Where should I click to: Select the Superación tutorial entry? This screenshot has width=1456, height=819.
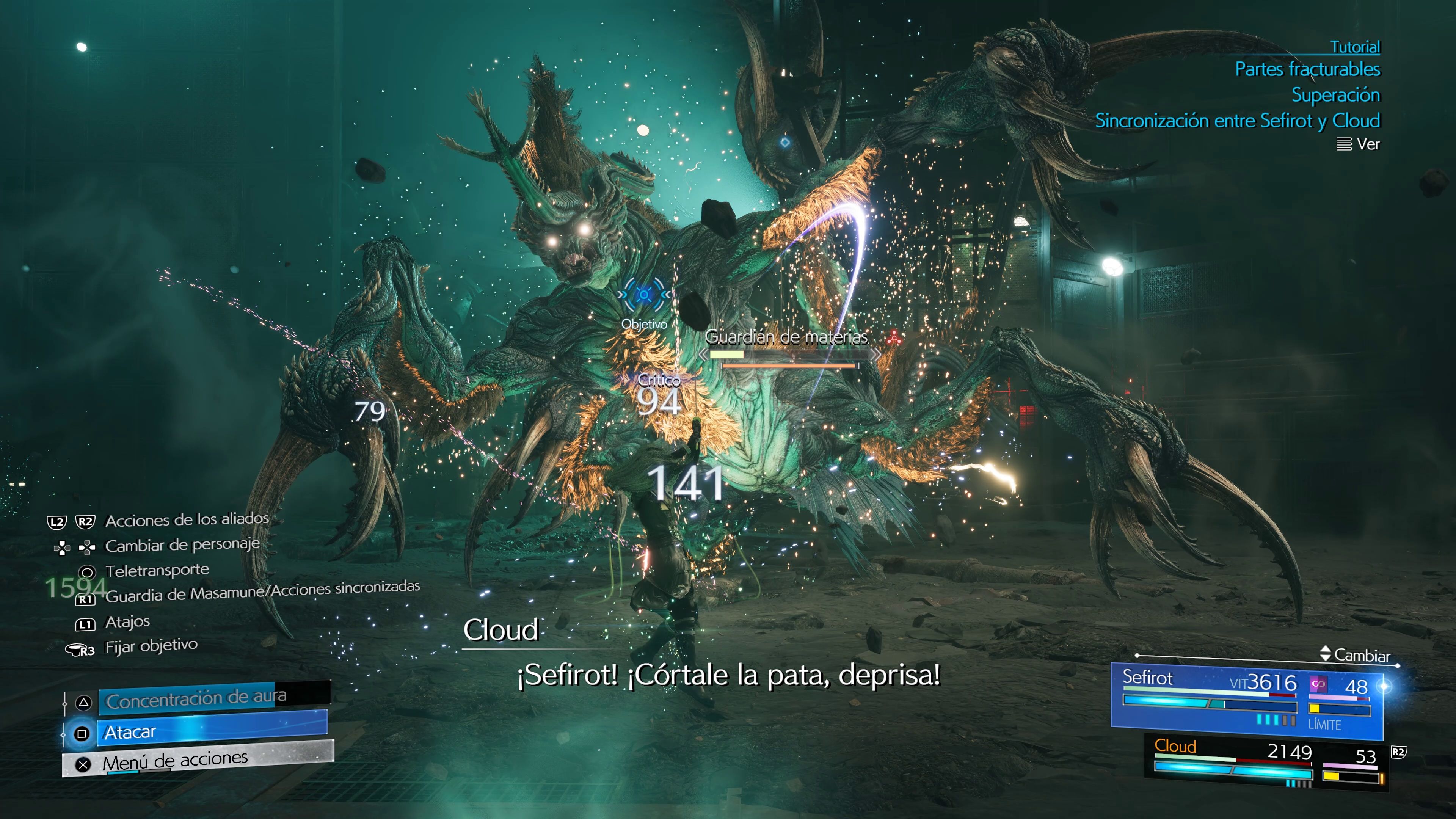point(1337,95)
